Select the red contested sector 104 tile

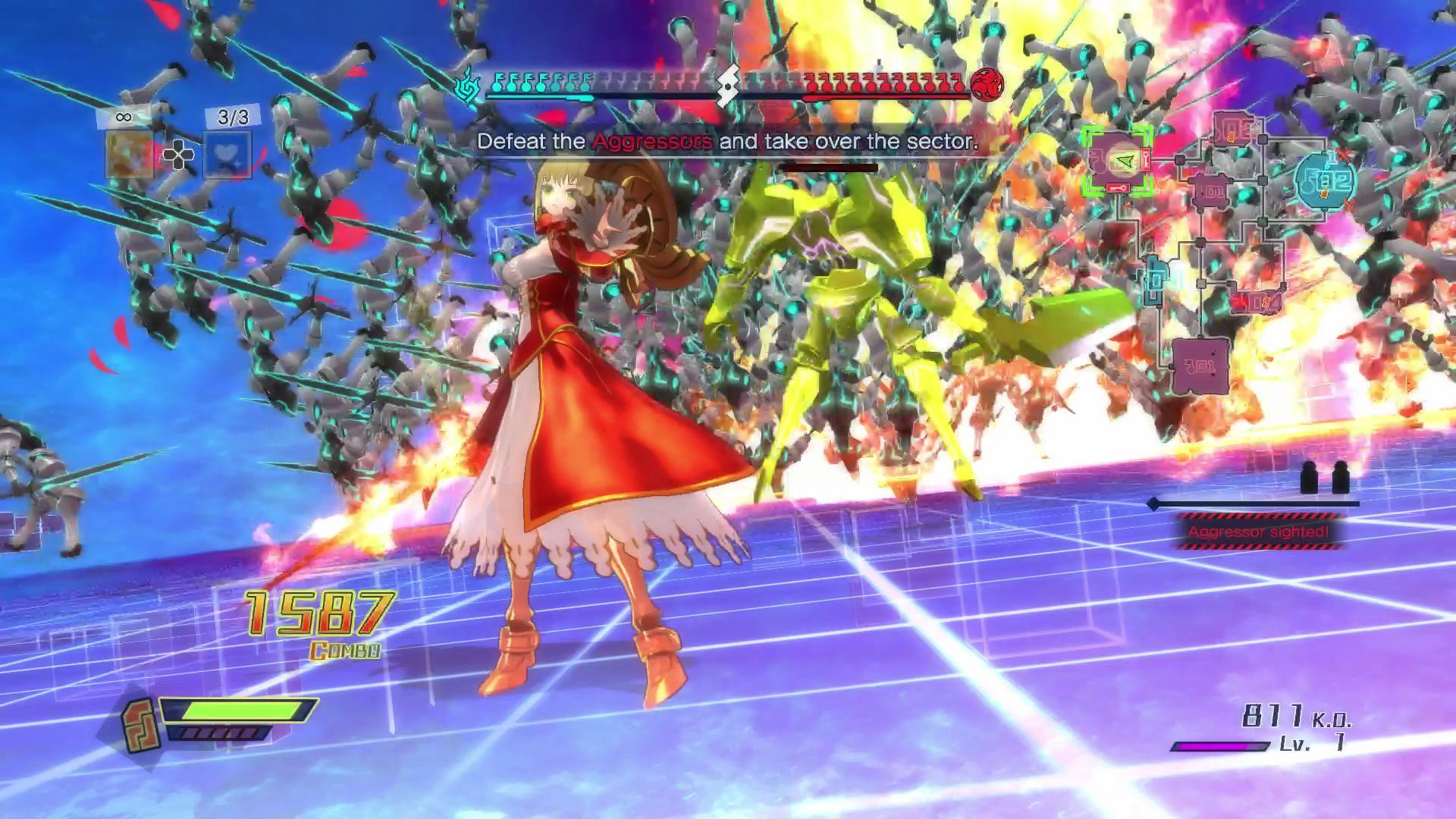click(1255, 300)
